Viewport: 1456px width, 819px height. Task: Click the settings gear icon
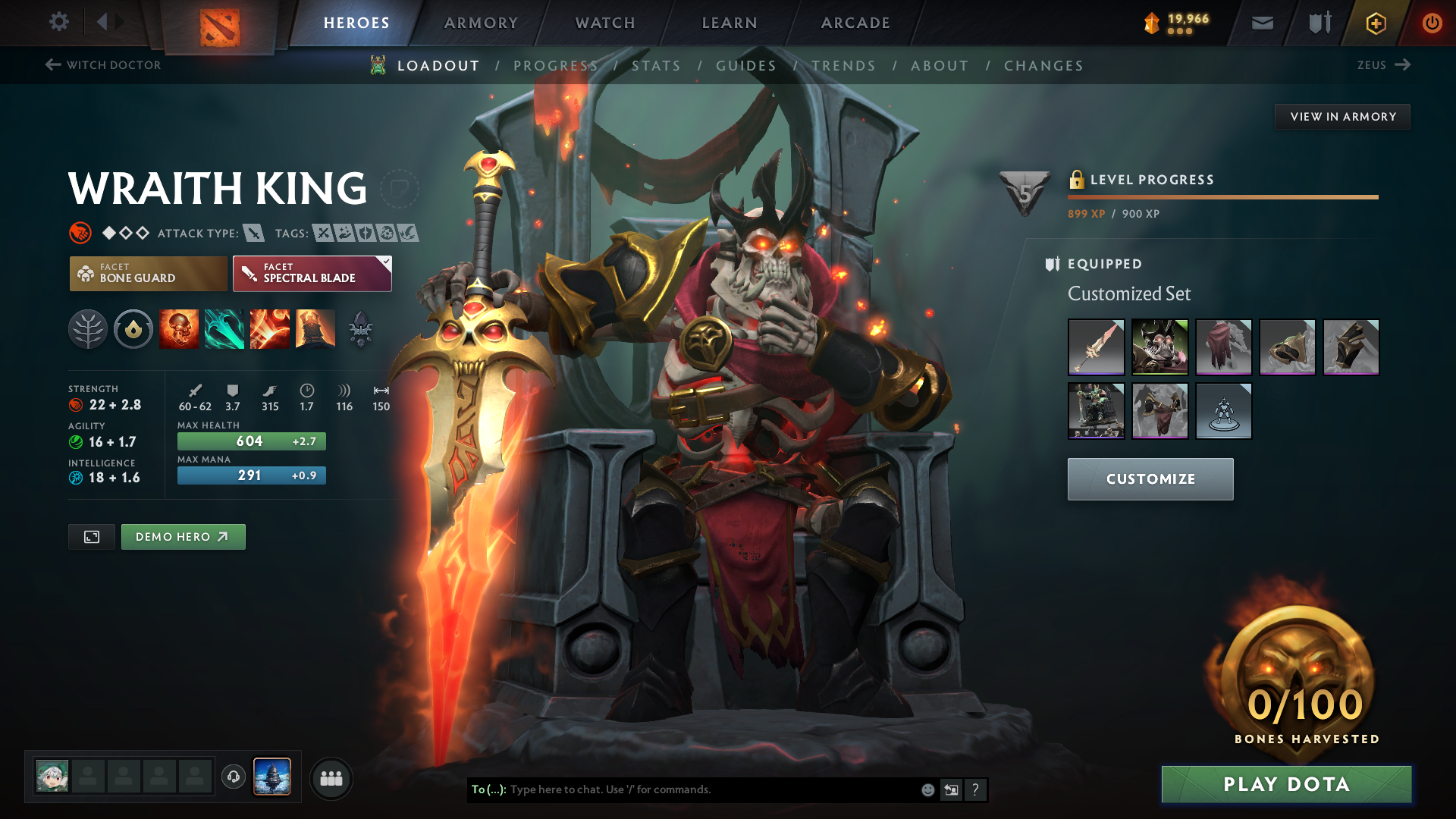(59, 22)
